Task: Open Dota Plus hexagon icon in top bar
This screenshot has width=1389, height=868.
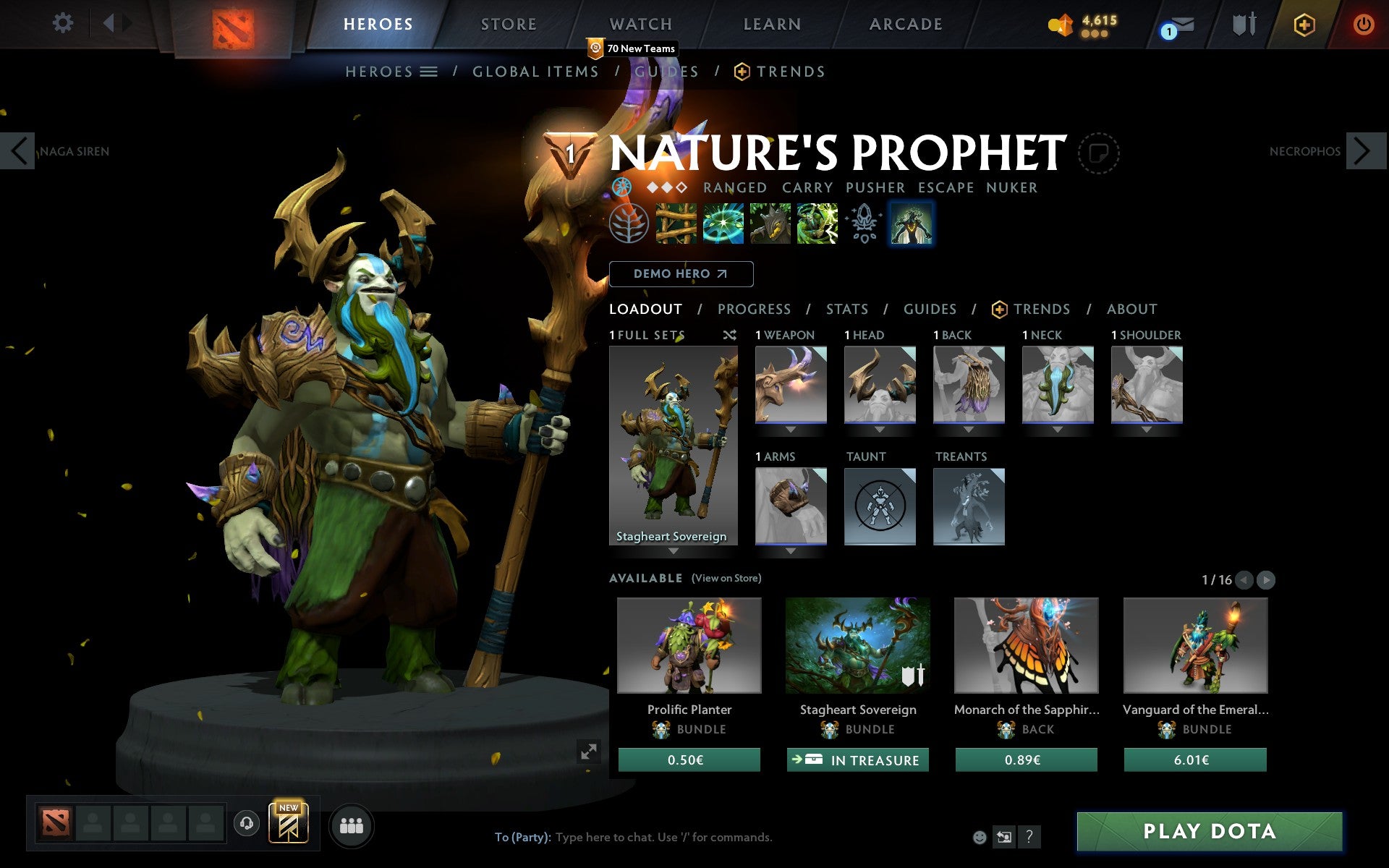Action: point(1303,24)
